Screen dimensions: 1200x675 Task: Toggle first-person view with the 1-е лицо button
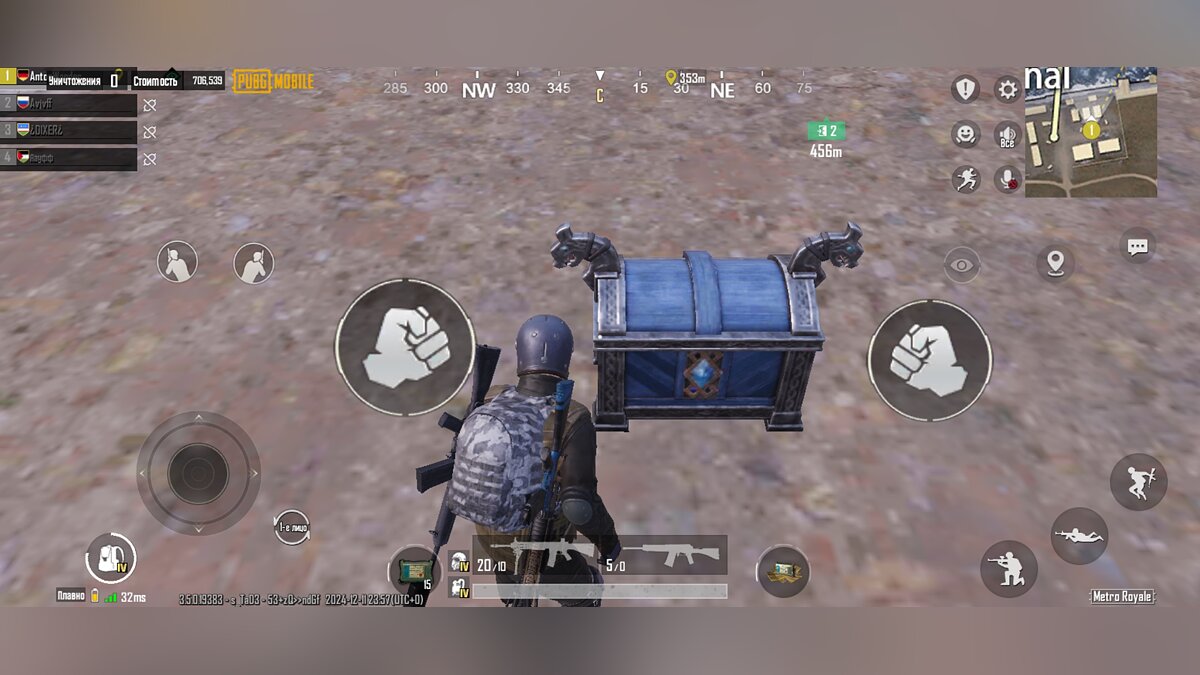(291, 527)
